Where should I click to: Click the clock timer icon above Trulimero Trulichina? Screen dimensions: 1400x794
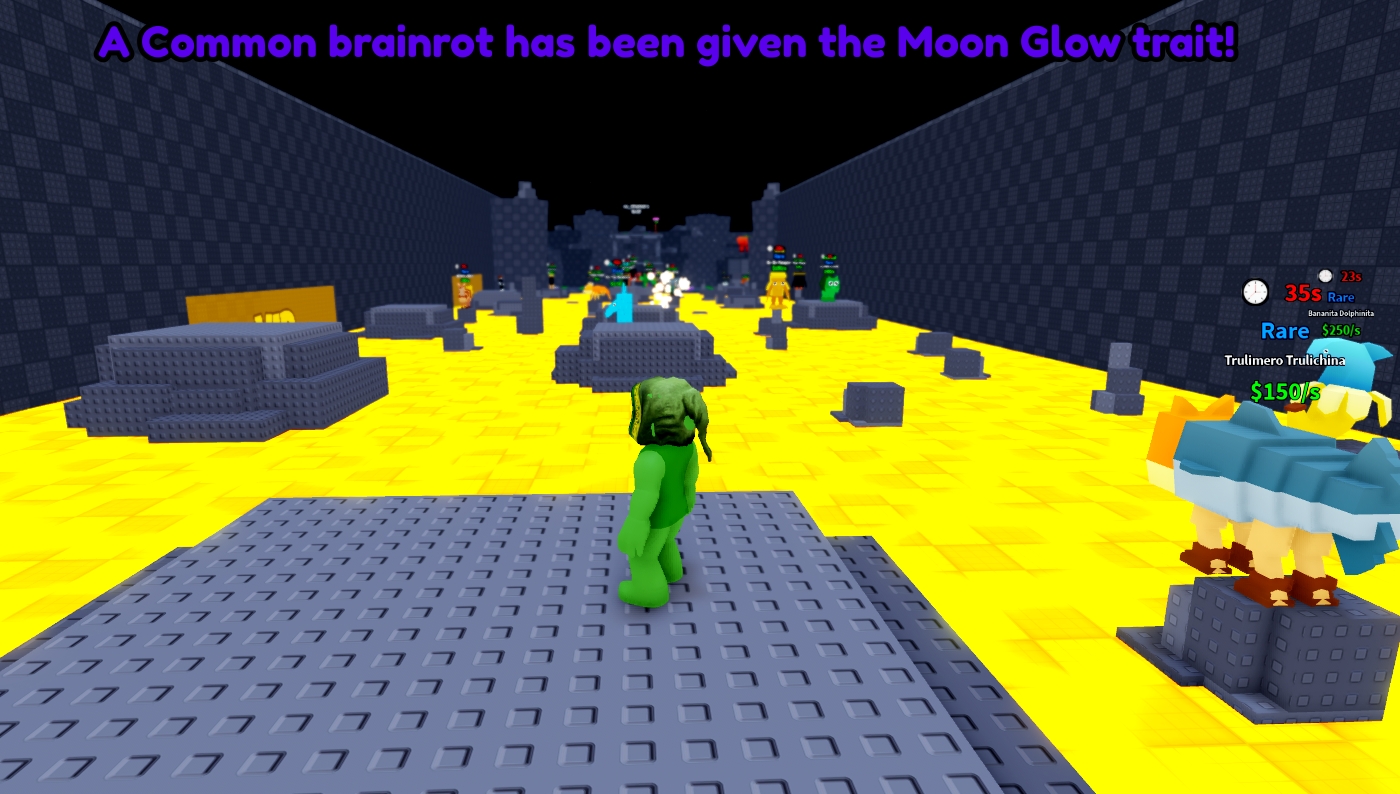coord(1254,292)
